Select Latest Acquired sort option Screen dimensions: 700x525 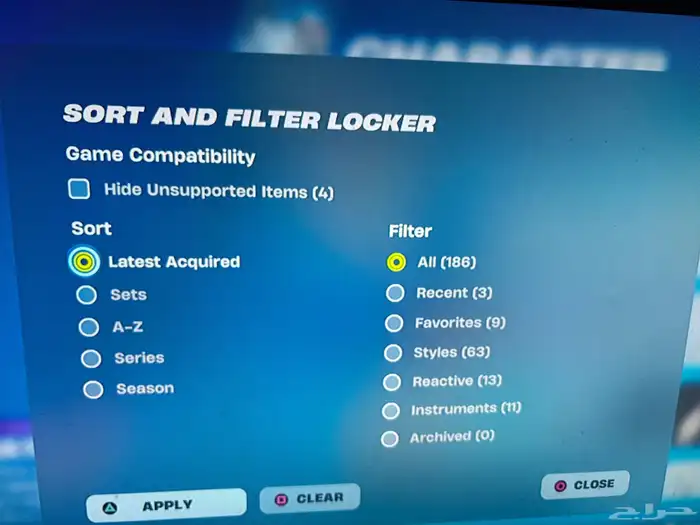click(x=85, y=262)
